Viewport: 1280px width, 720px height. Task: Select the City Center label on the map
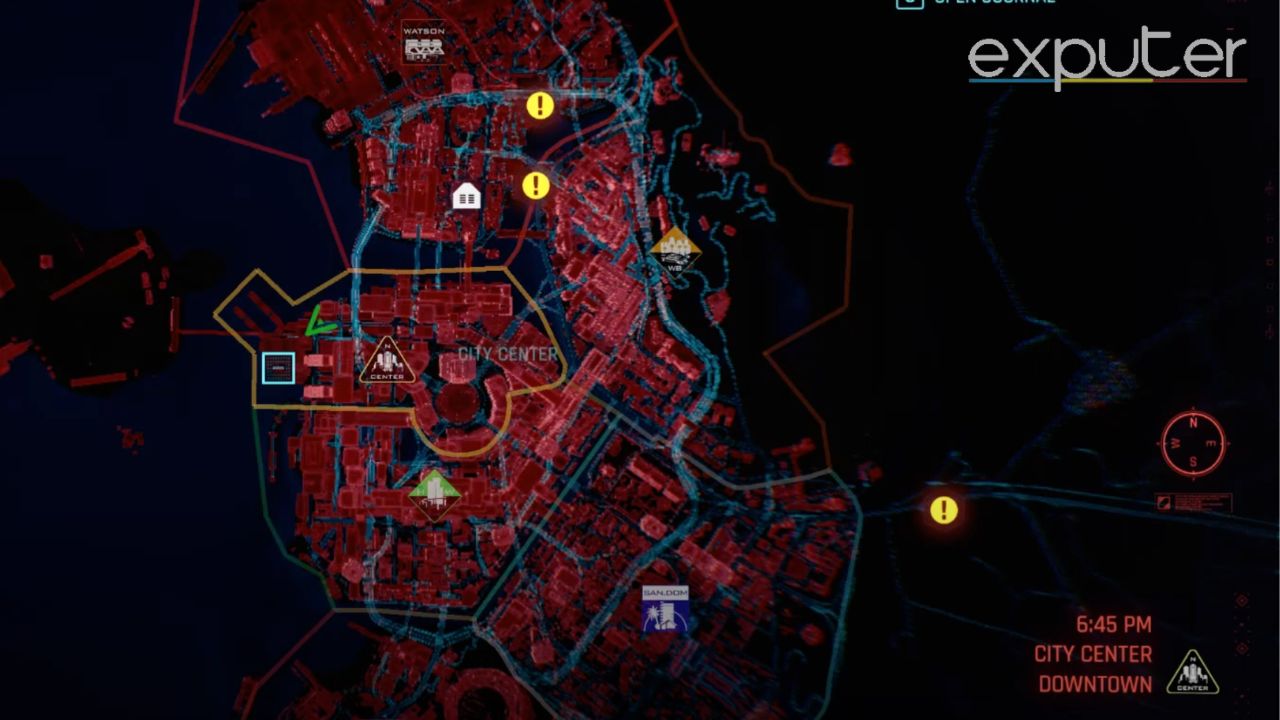tap(506, 352)
